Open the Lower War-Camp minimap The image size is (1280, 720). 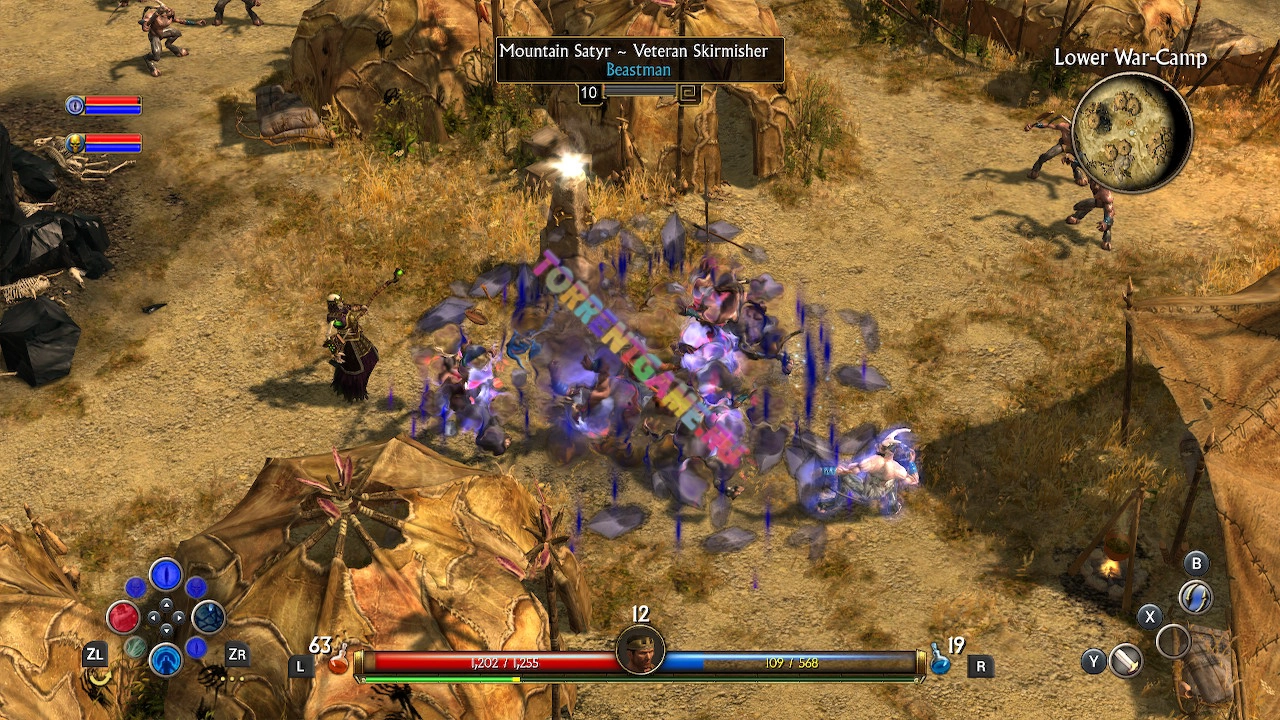pyautogui.click(x=1131, y=132)
